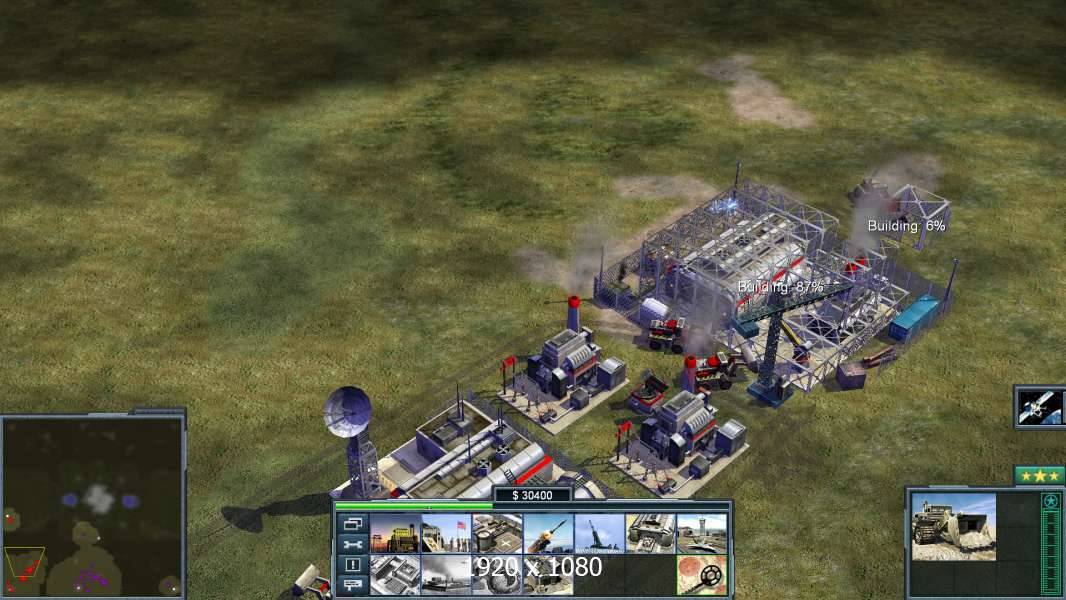Image resolution: width=1066 pixels, height=600 pixels.
Task: Activate the satellite power icon
Action: 1040,407
